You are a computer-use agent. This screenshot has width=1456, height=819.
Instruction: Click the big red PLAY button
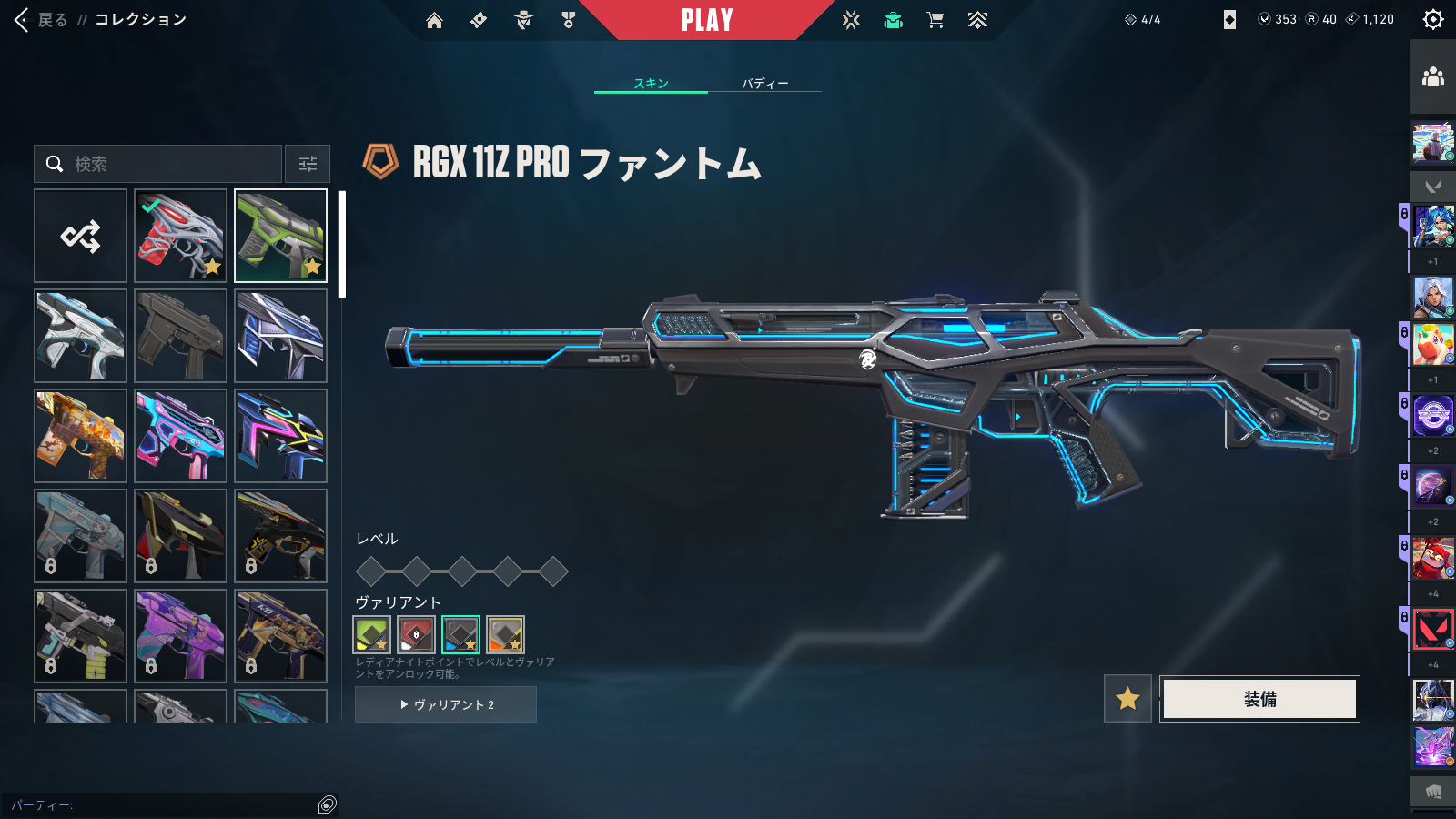[x=707, y=20]
